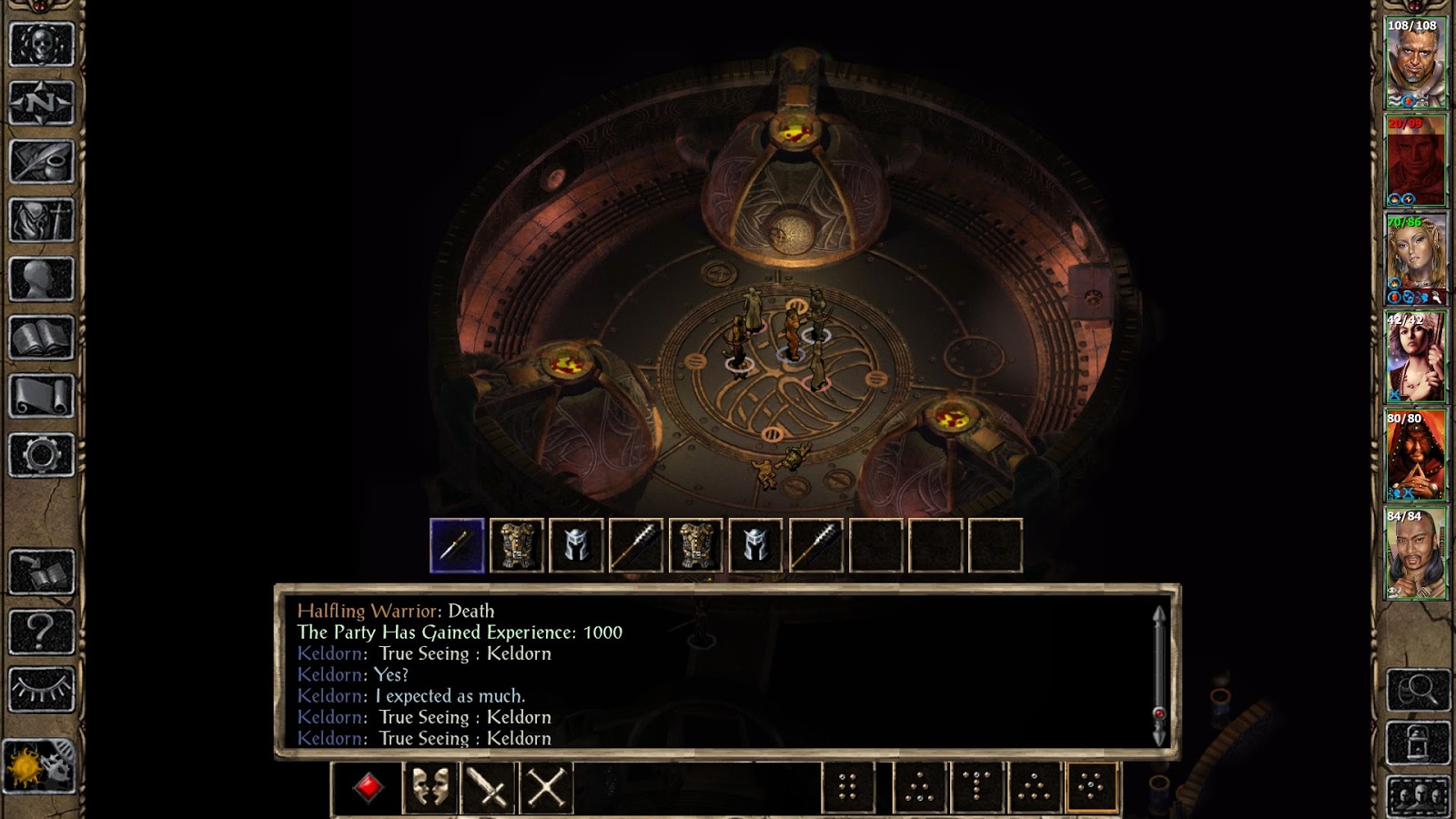1456x819 pixels.
Task: Click the magnifying glass zoom button
Action: point(1418,690)
